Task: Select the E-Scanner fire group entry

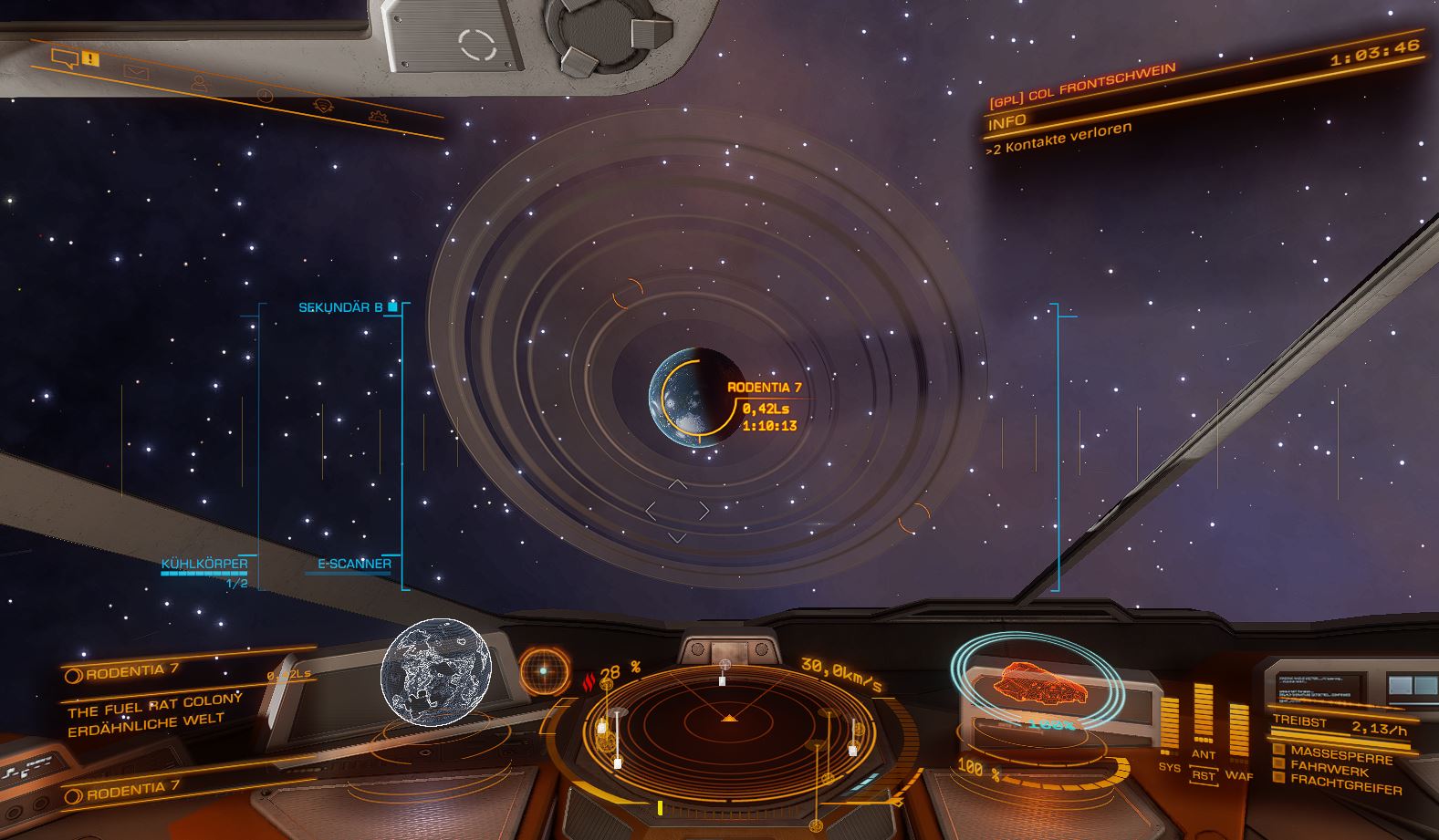Action: 354,564
